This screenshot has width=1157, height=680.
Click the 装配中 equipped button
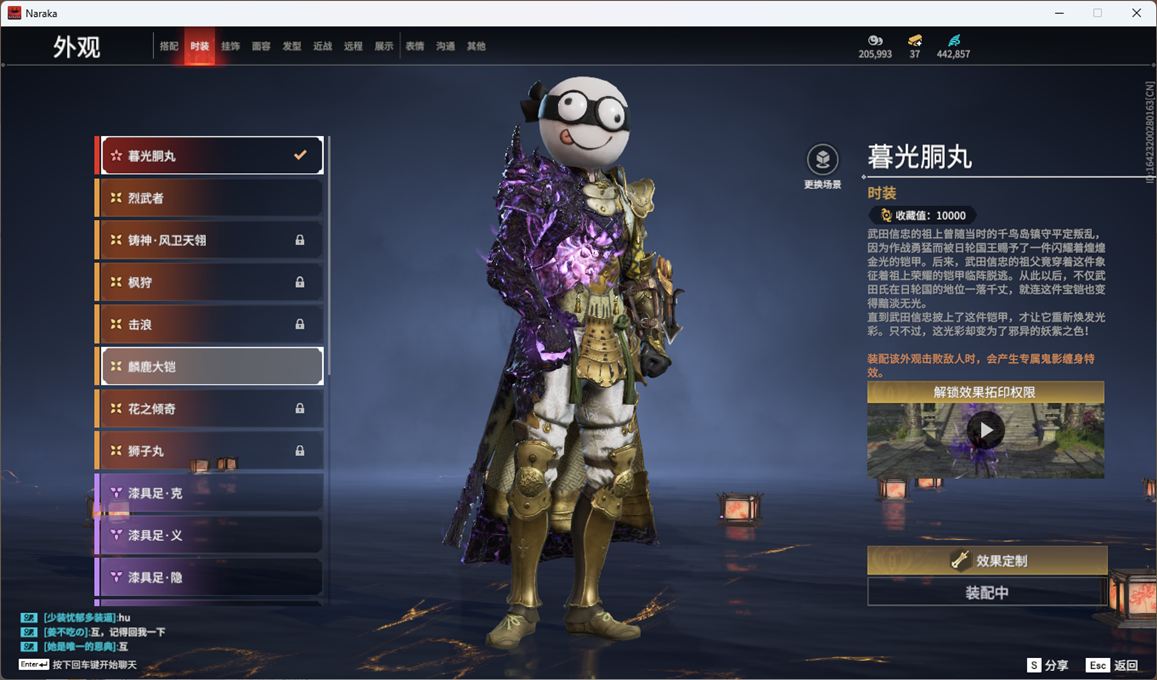(987, 592)
